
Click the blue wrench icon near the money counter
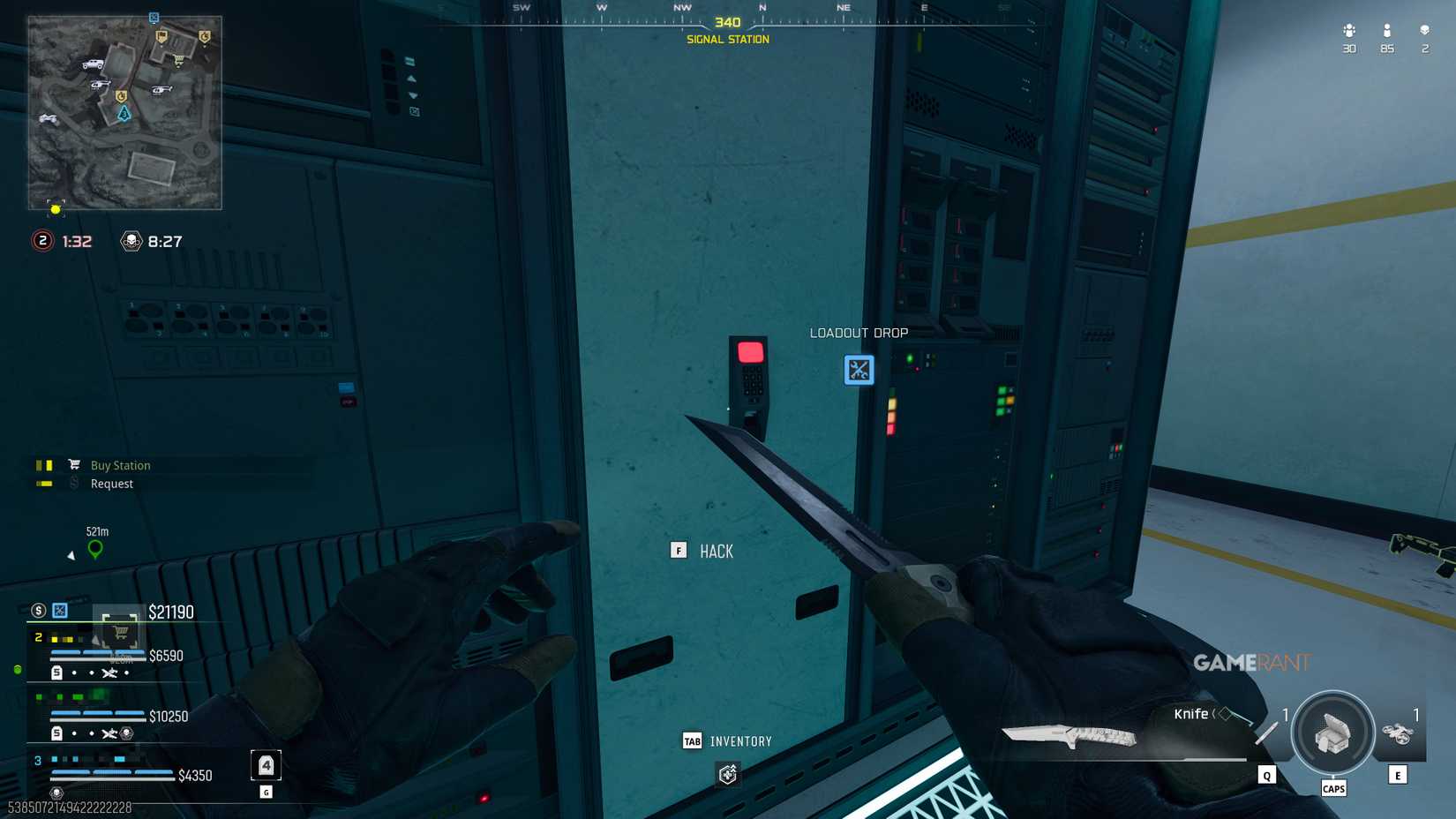(x=58, y=611)
